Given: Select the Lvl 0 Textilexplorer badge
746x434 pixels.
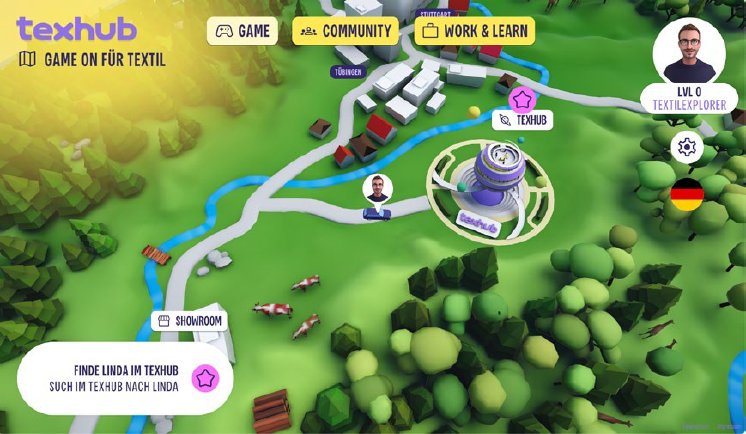Looking at the screenshot, I should click(689, 97).
